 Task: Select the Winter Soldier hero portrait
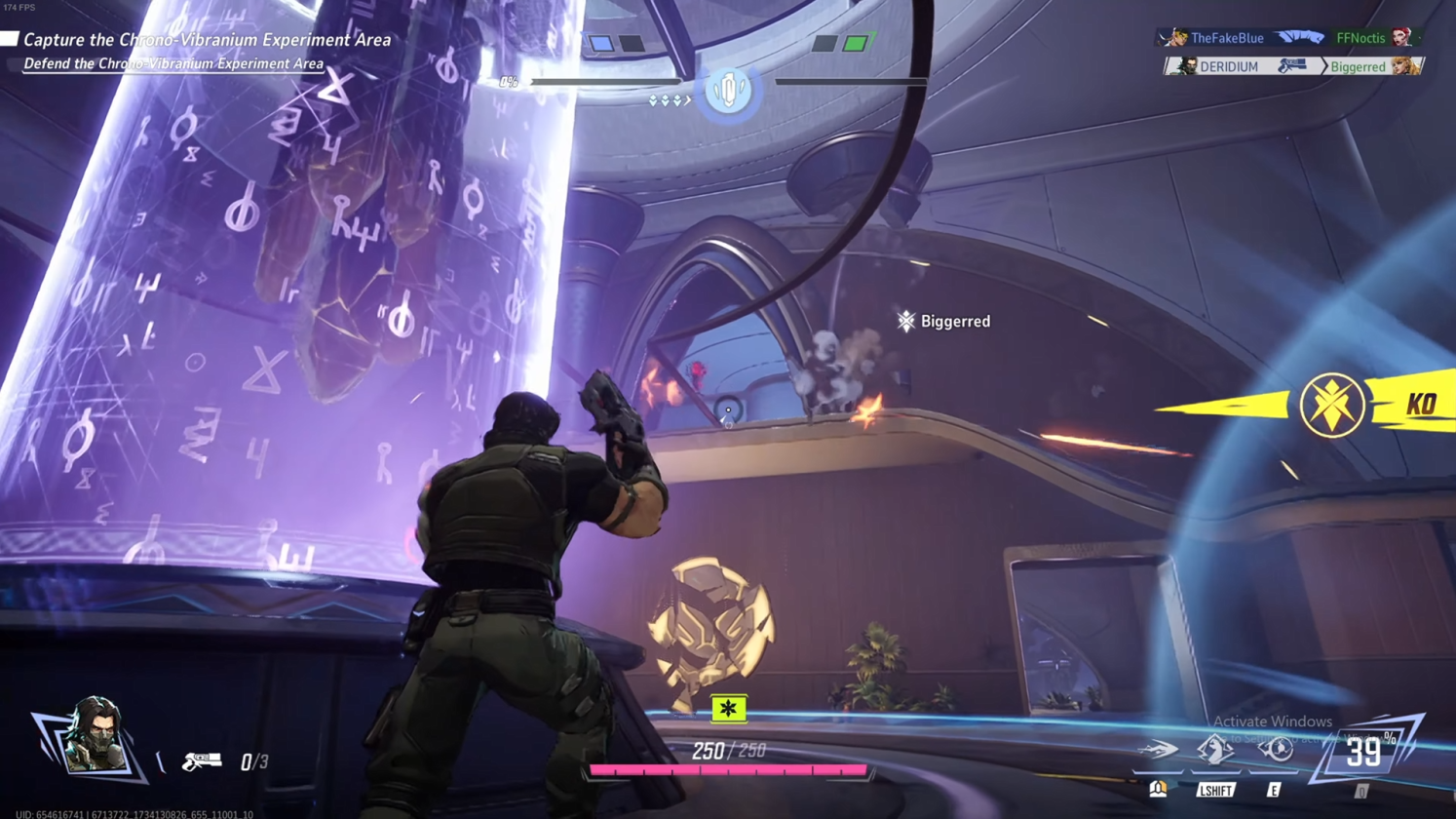point(93,738)
